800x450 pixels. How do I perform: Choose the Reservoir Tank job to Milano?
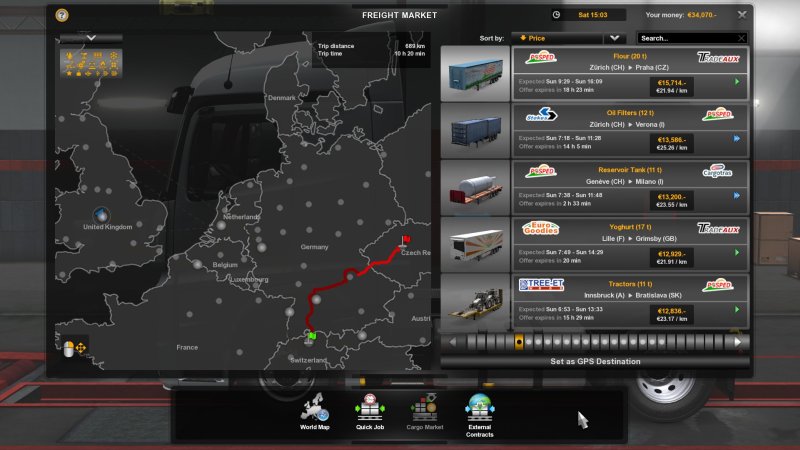tap(630, 187)
